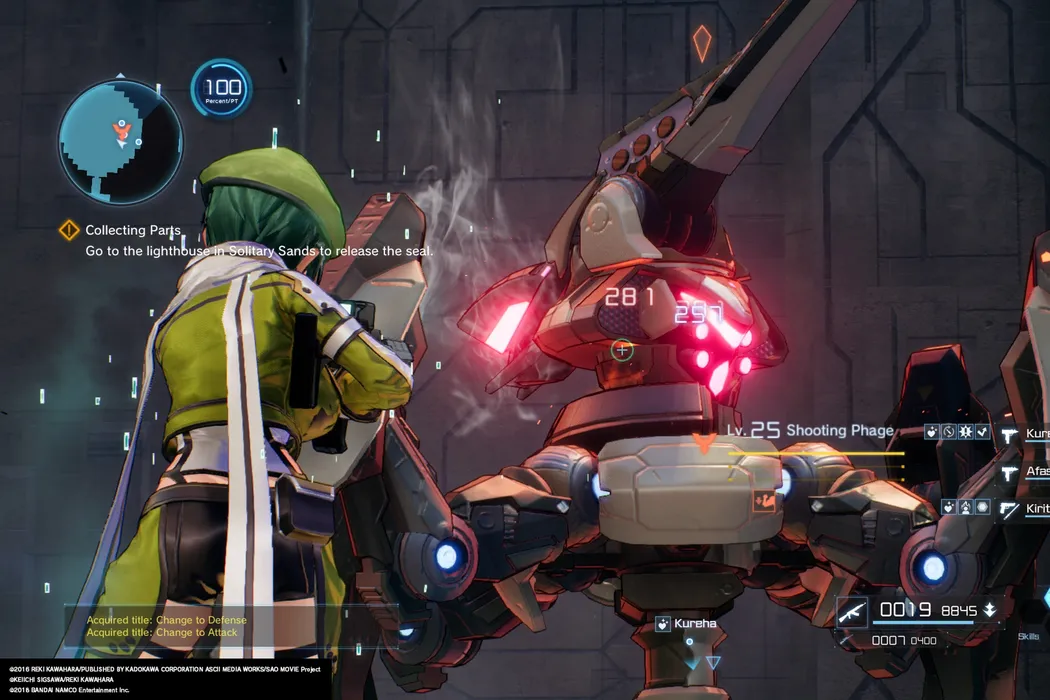
Task: Click the 100 Percent/PT circular gauge
Action: (x=221, y=90)
